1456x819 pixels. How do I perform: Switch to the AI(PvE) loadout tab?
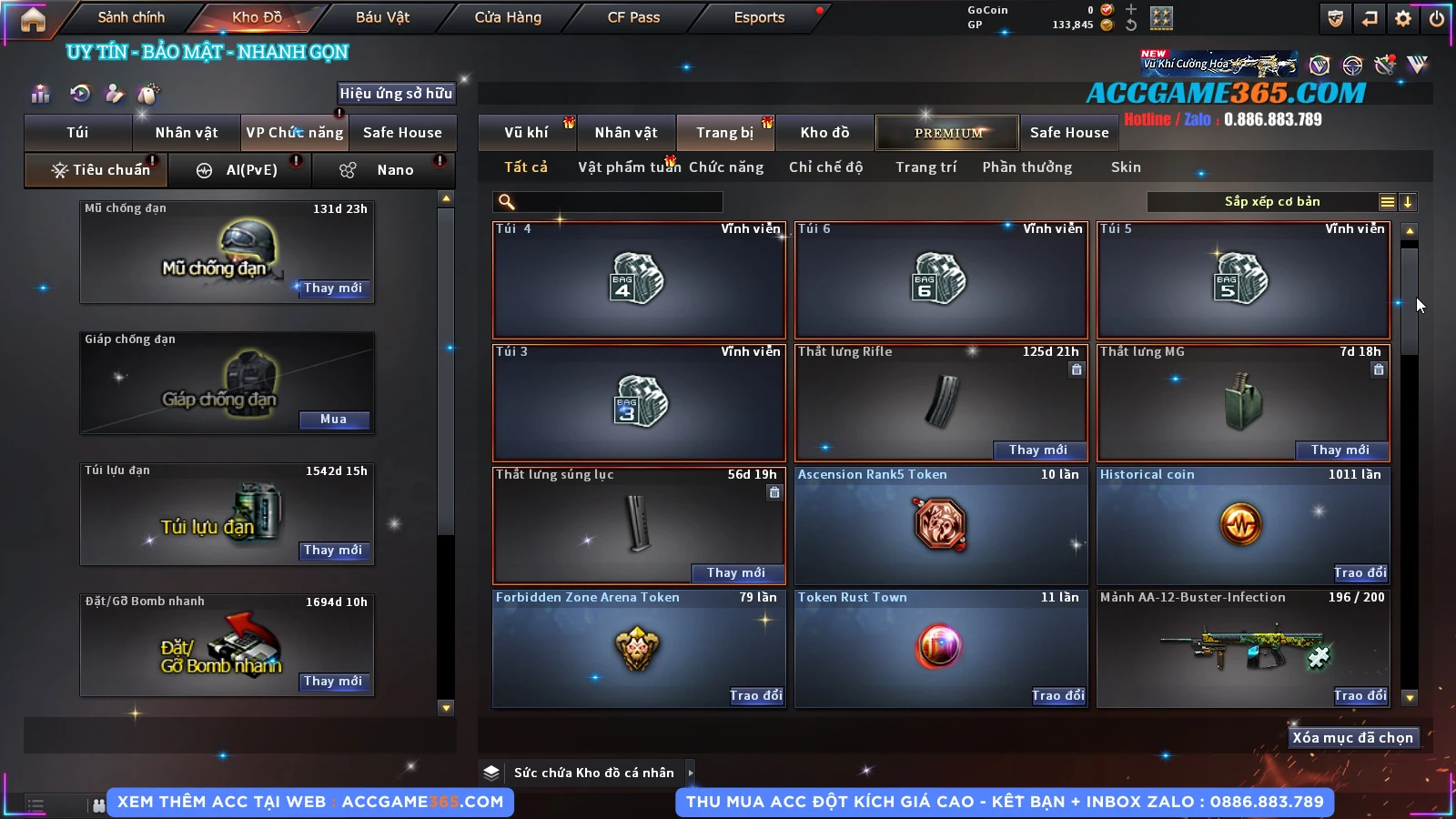tap(240, 170)
